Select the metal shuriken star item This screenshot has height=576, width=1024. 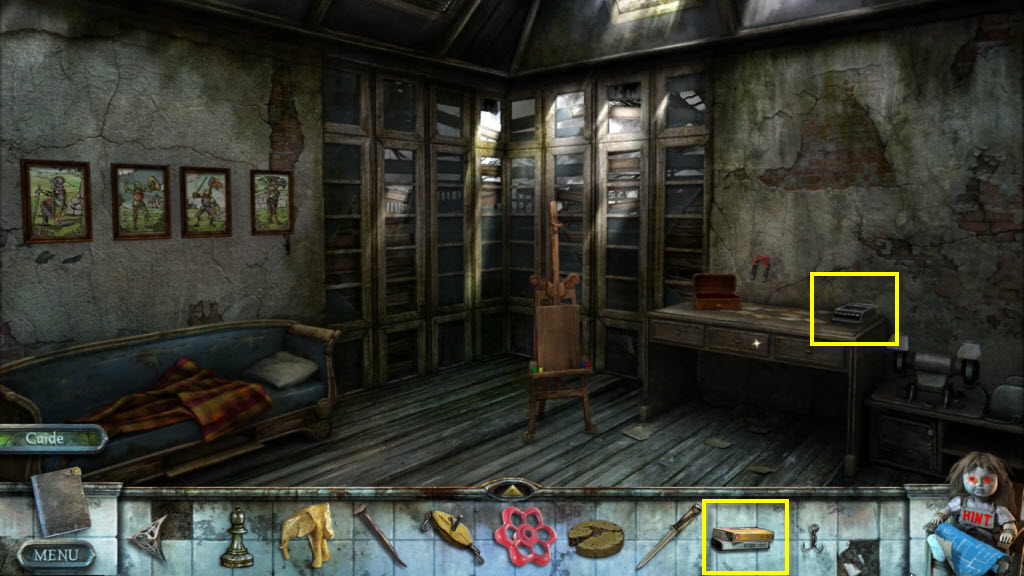tap(149, 537)
